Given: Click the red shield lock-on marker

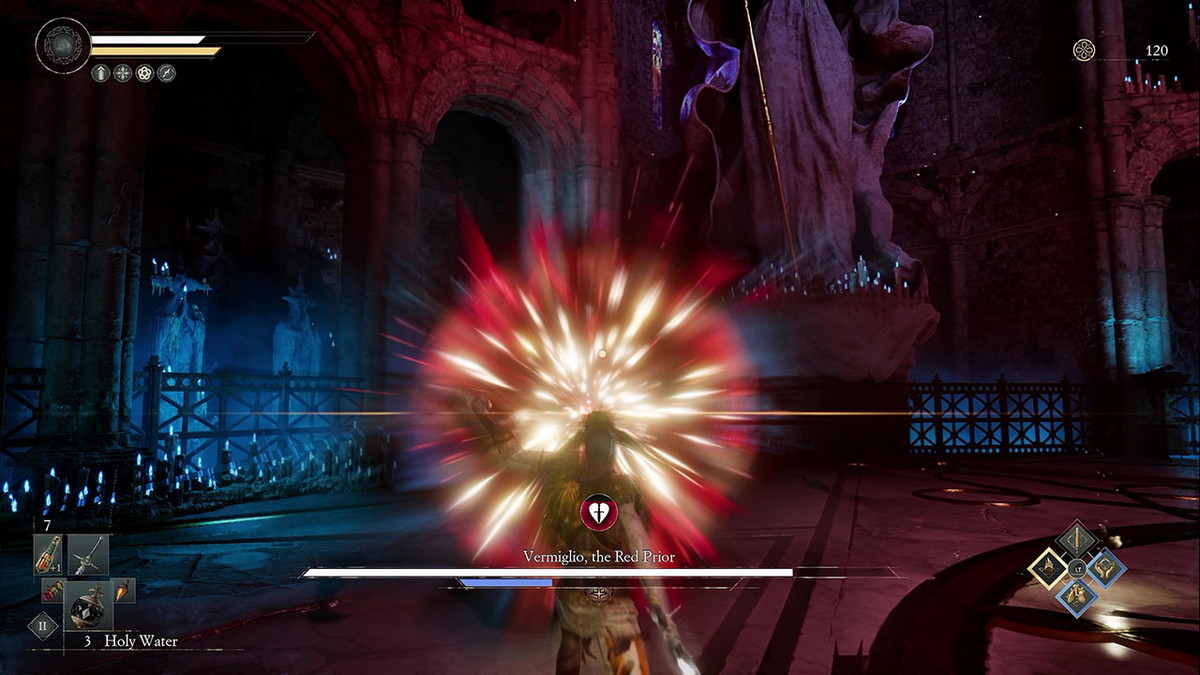Looking at the screenshot, I should coord(598,513).
